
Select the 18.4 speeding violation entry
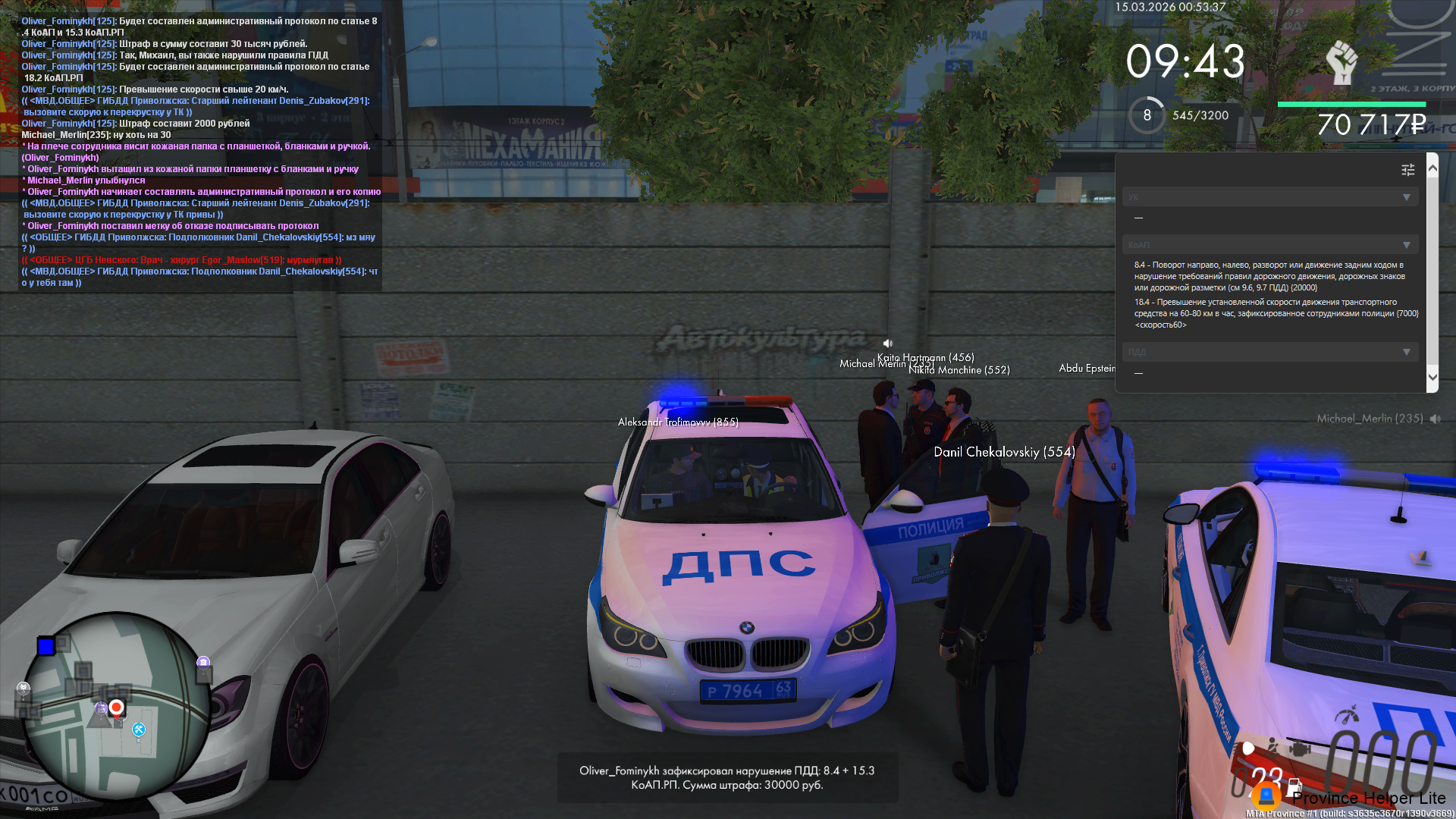tap(1276, 313)
